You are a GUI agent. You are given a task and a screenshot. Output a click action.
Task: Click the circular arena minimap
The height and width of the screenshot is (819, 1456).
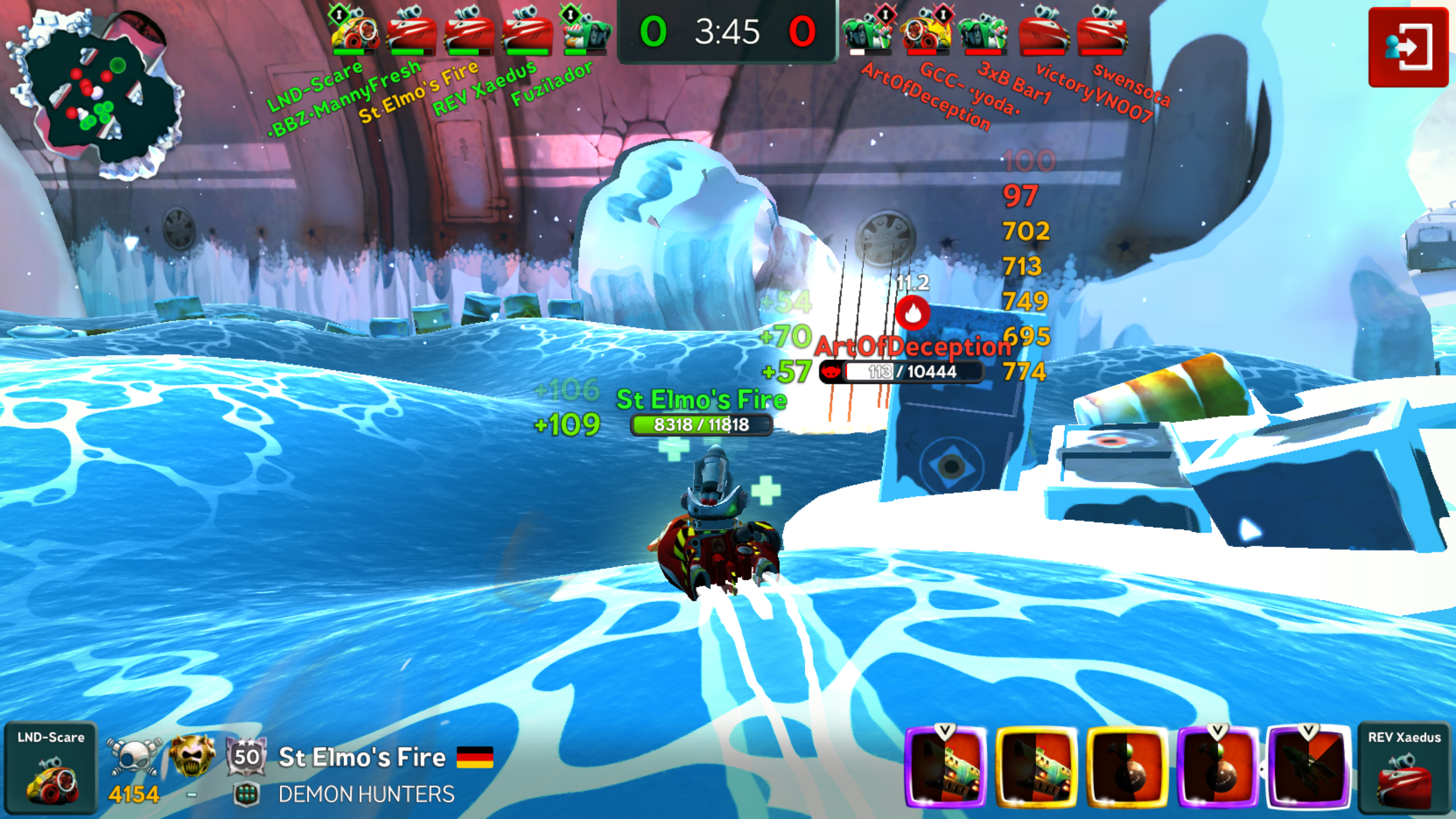click(97, 94)
